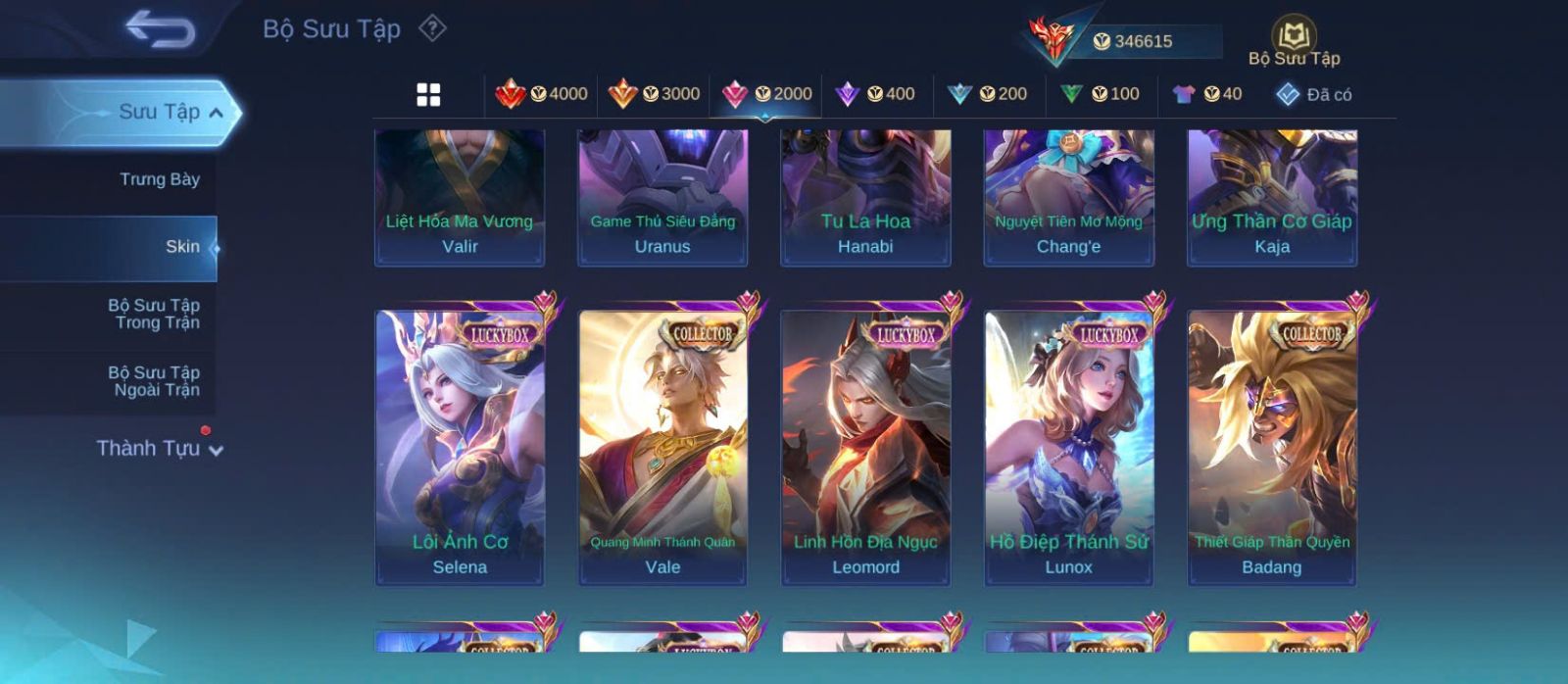Open Bộ Sưu Tập Ngoài Trận

(x=154, y=381)
